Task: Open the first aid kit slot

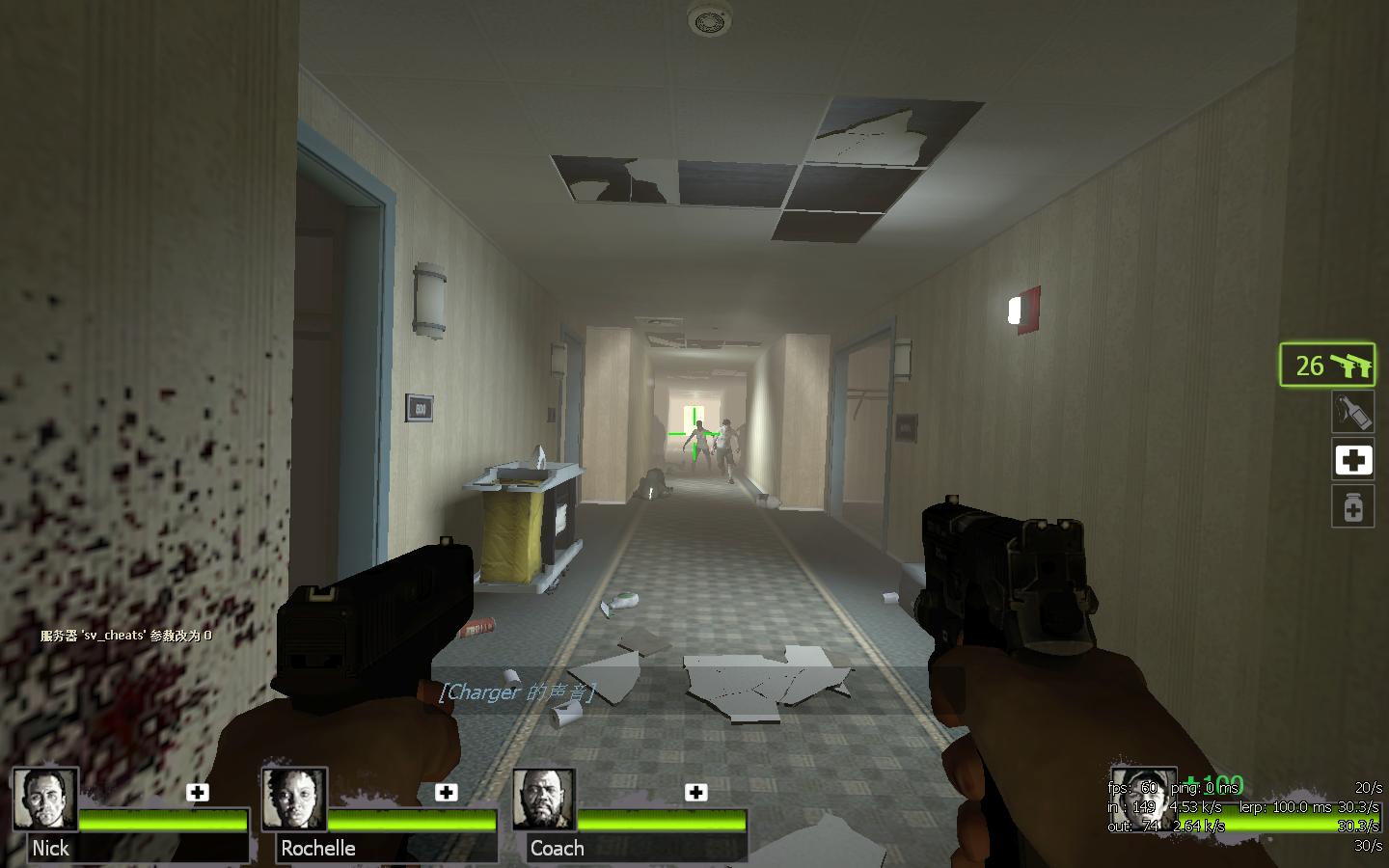Action: coord(1353,460)
